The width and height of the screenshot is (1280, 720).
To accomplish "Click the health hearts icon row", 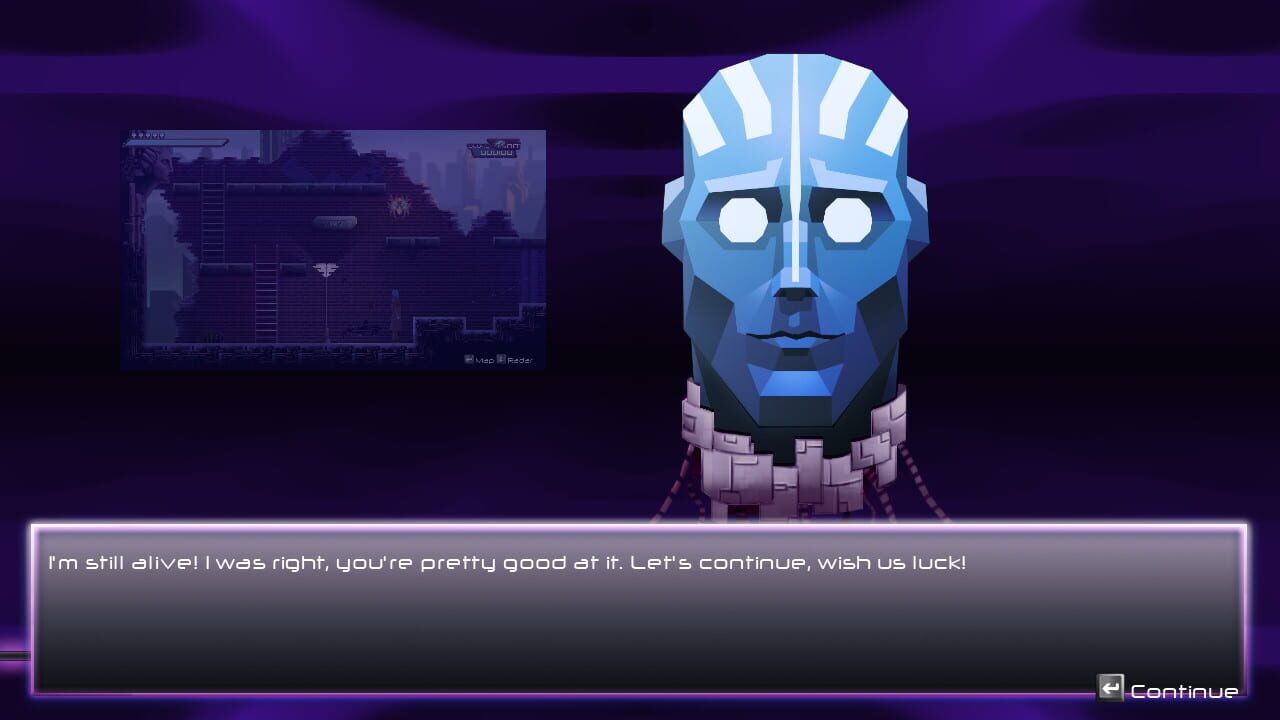I will pos(147,134).
